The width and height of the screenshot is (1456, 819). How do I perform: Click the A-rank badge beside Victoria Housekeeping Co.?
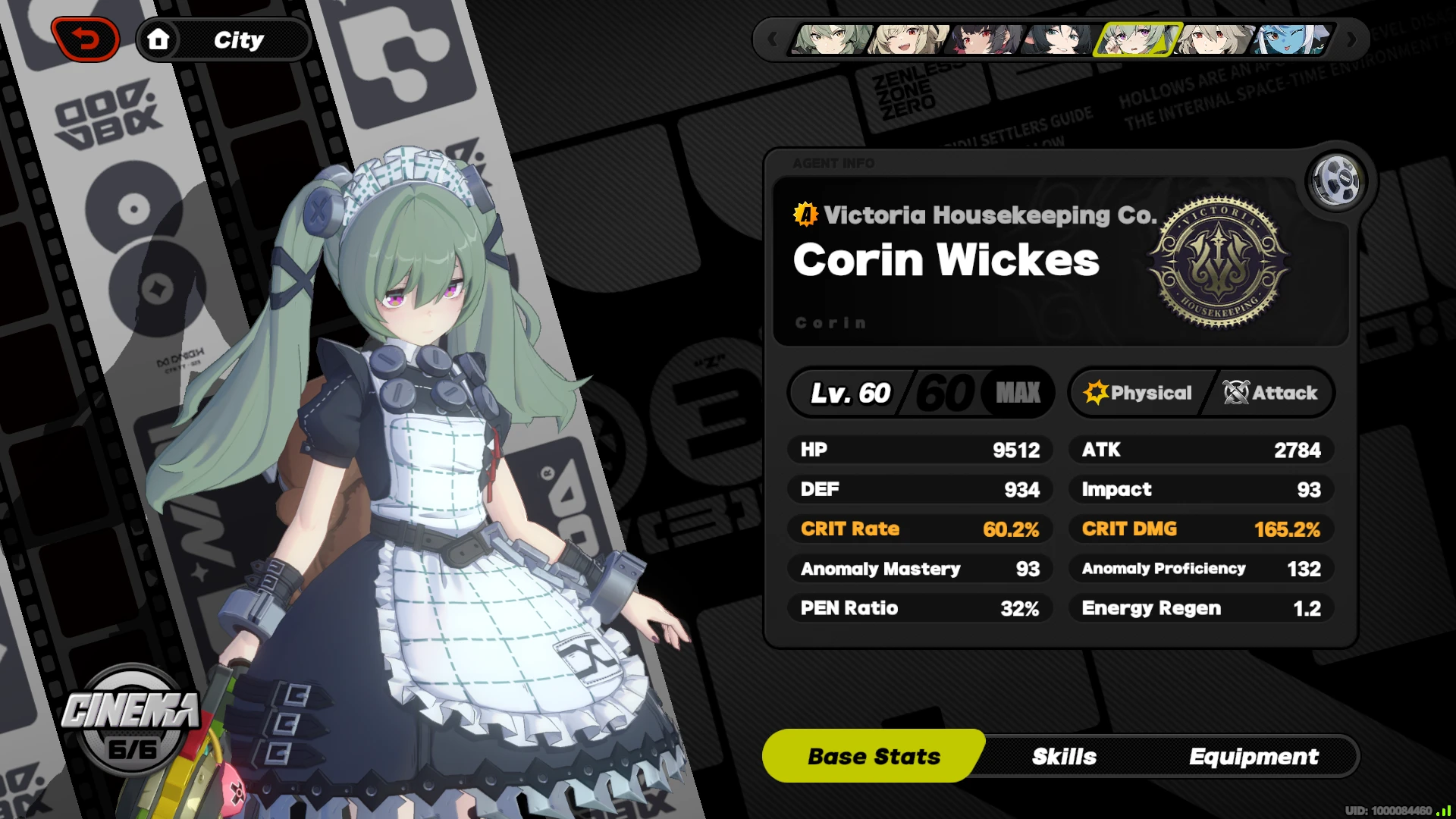(x=805, y=215)
